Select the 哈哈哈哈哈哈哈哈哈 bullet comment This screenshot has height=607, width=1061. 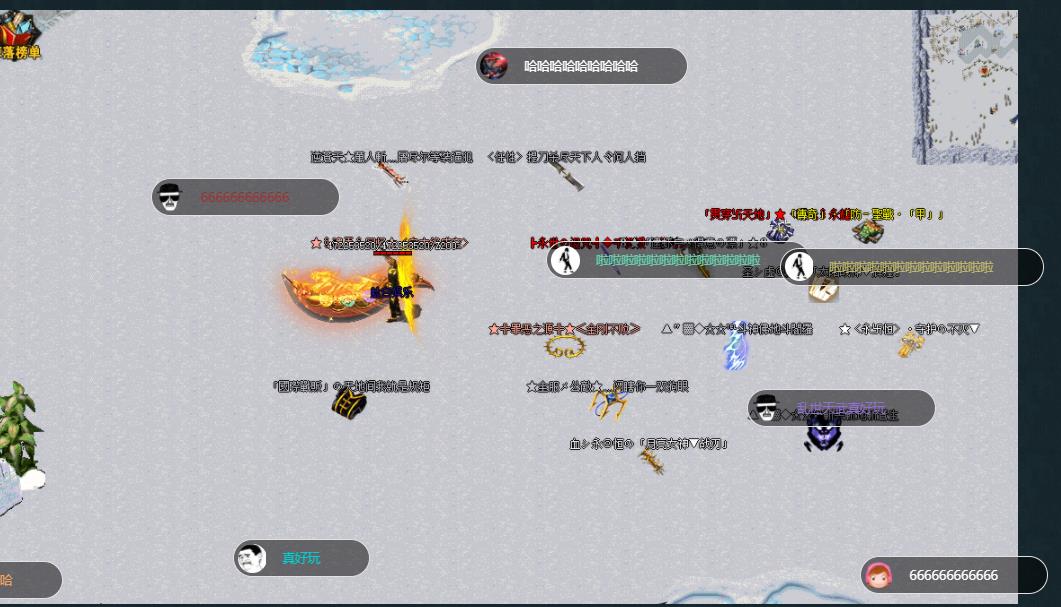(x=581, y=66)
